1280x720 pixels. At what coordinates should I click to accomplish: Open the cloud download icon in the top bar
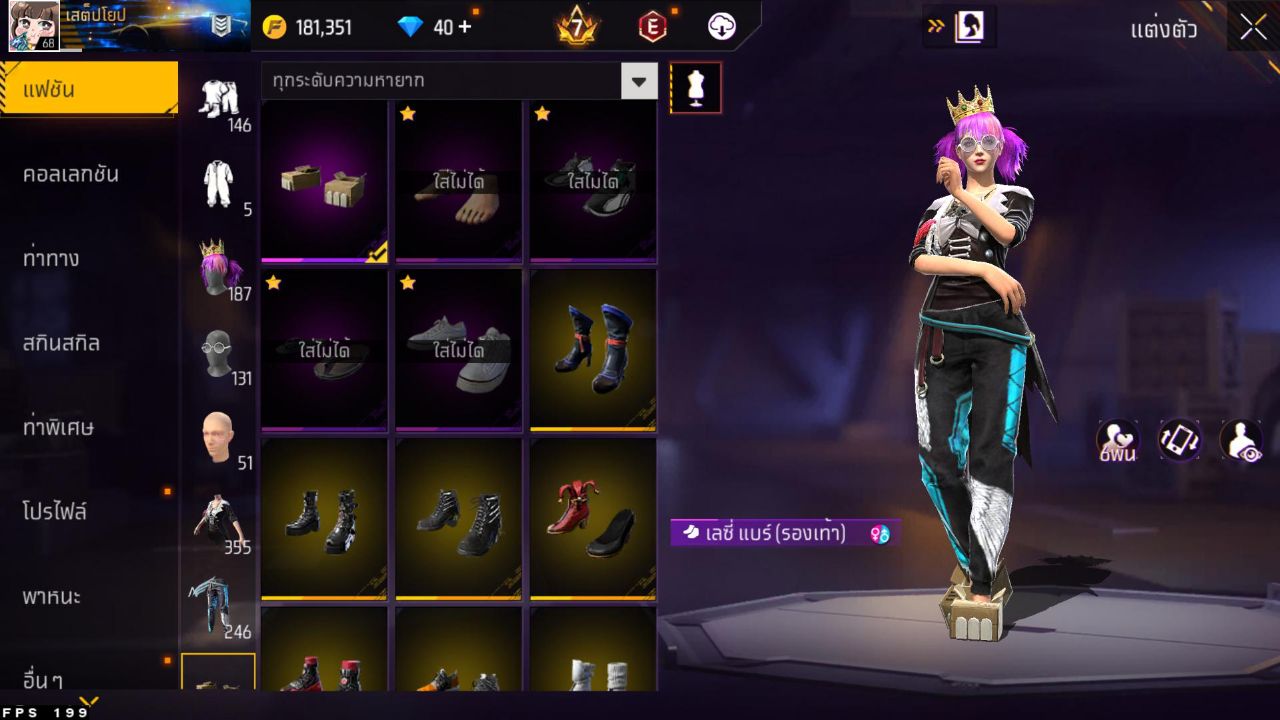tap(722, 26)
